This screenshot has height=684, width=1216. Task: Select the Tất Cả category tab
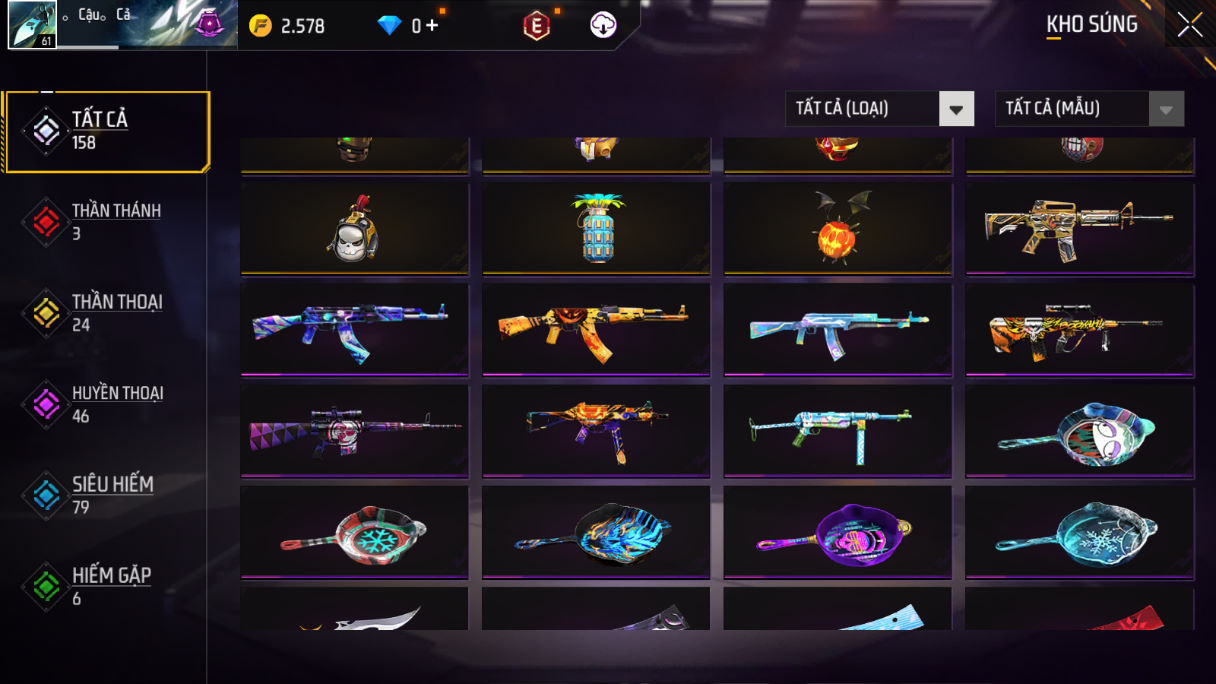point(106,131)
